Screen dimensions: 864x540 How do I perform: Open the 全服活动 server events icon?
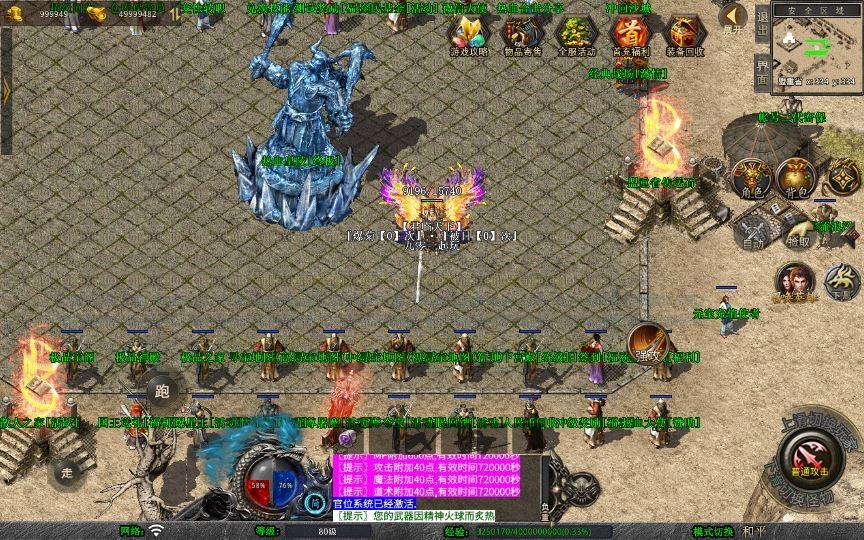[x=576, y=34]
